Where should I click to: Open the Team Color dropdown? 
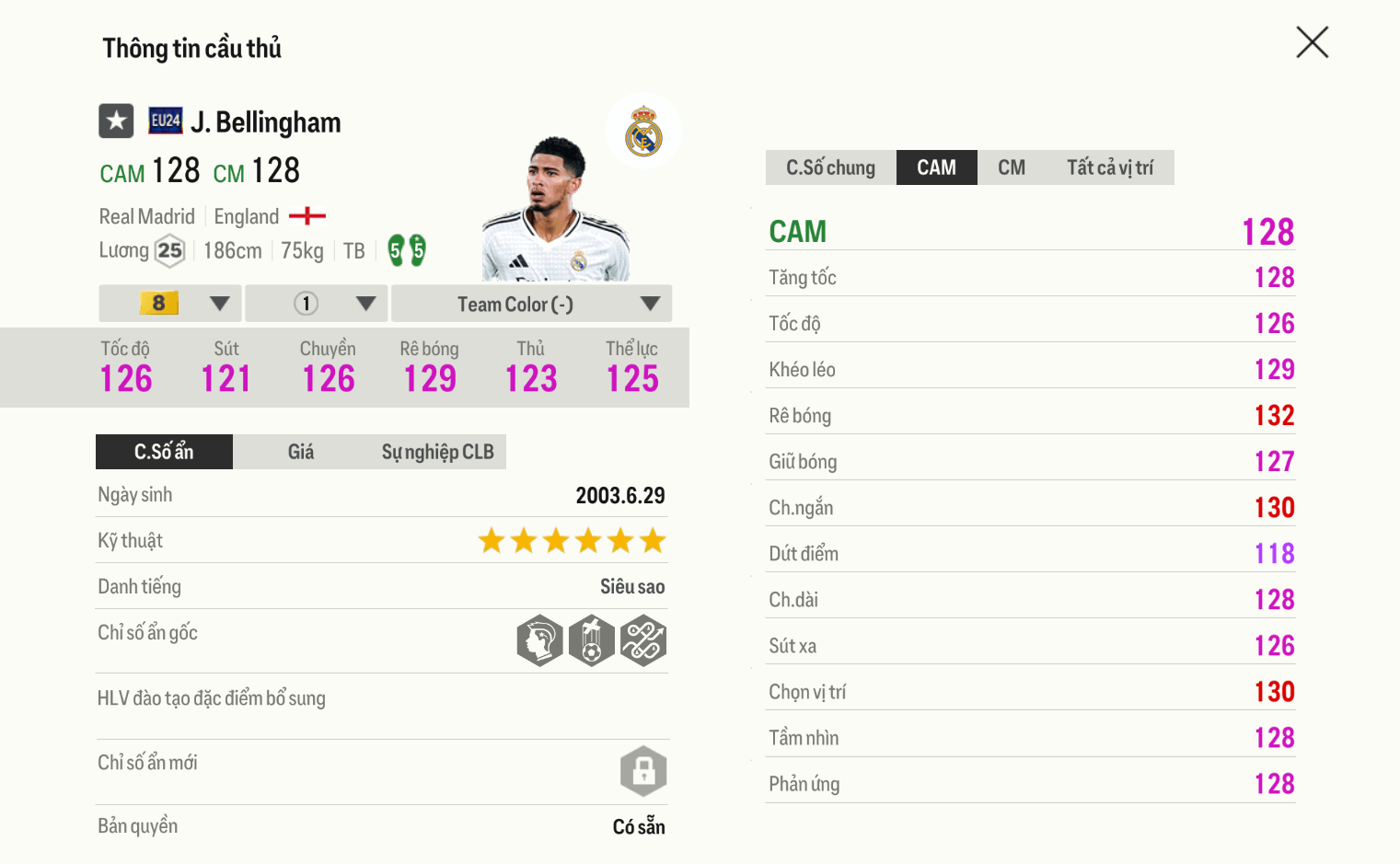pos(531,304)
